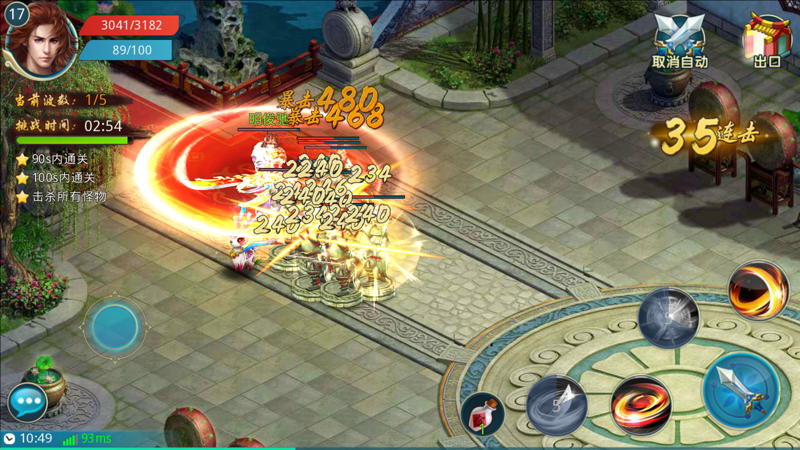Select the 90s内通关 star objective
Image resolution: width=800 pixels, height=450 pixels.
tap(60, 159)
